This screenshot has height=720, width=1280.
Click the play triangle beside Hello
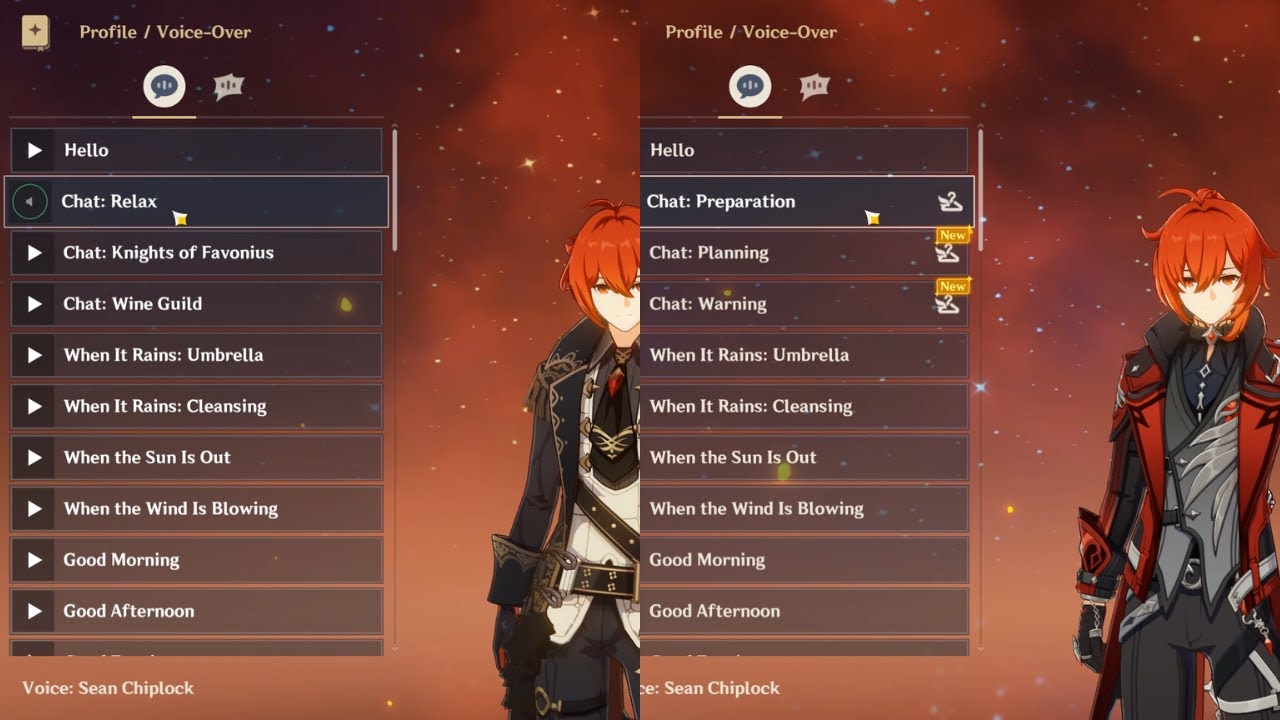pyautogui.click(x=35, y=151)
